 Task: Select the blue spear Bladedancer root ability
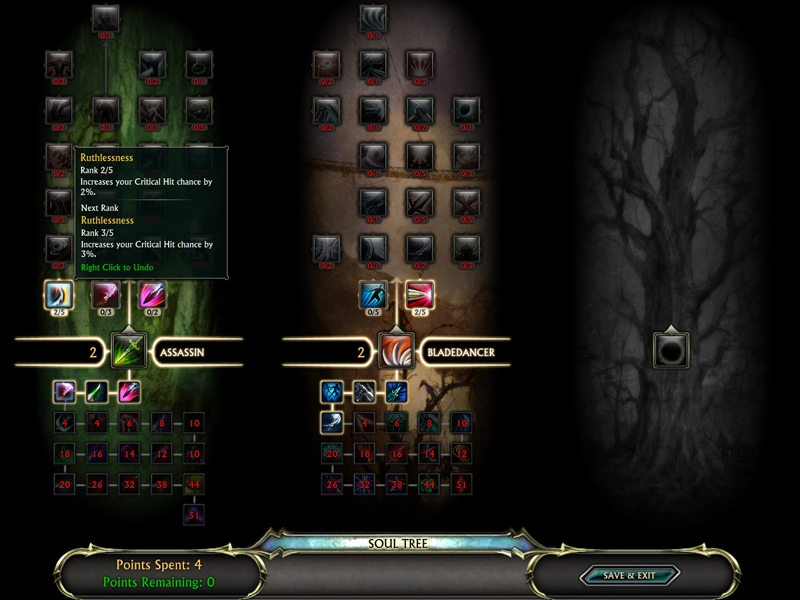(396, 392)
